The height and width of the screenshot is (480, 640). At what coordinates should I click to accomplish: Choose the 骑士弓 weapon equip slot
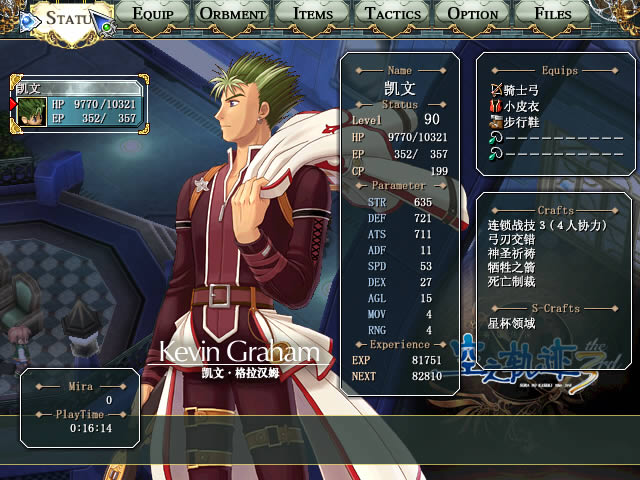click(x=523, y=90)
